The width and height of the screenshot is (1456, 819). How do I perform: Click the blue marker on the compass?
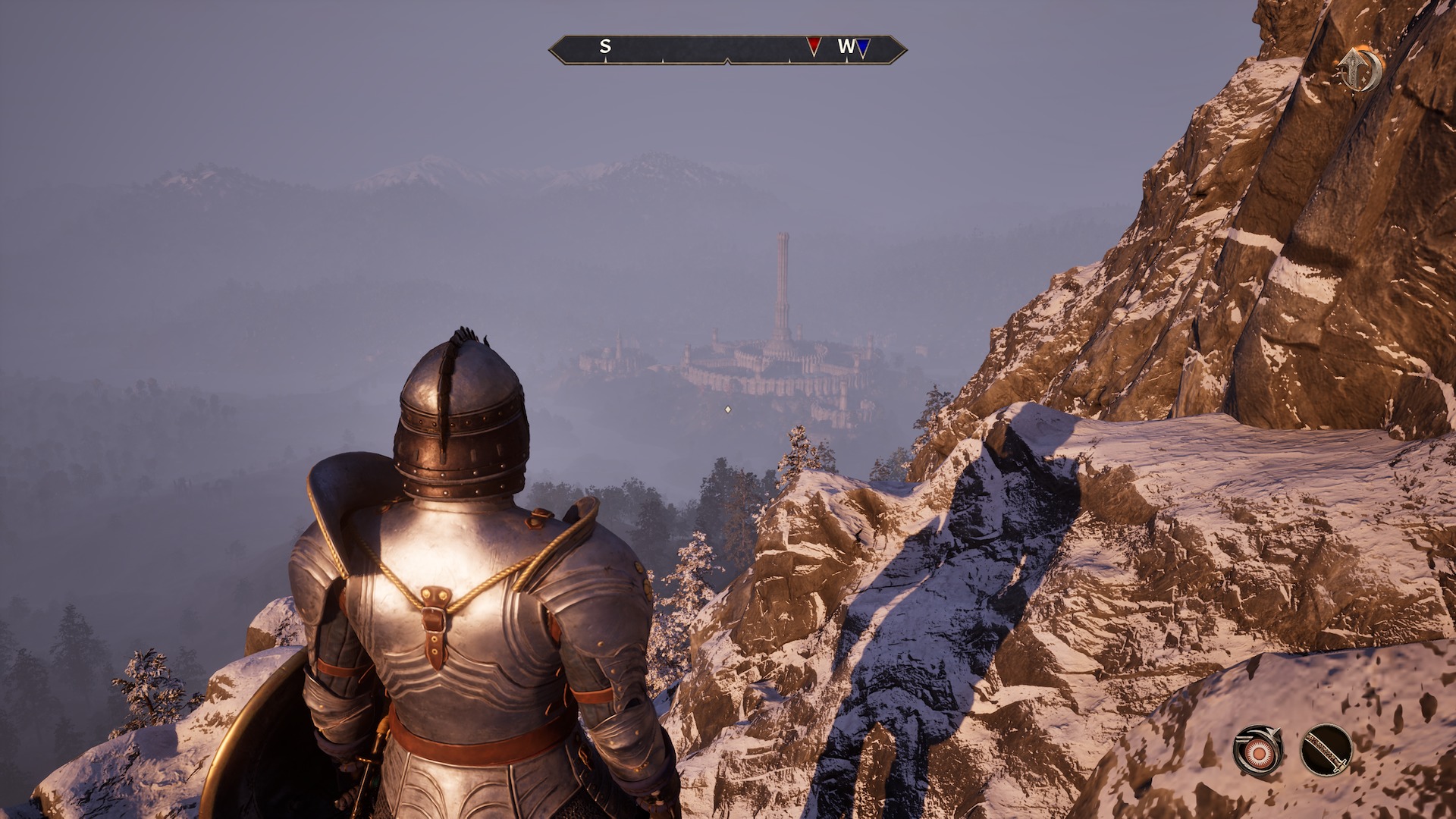click(863, 48)
